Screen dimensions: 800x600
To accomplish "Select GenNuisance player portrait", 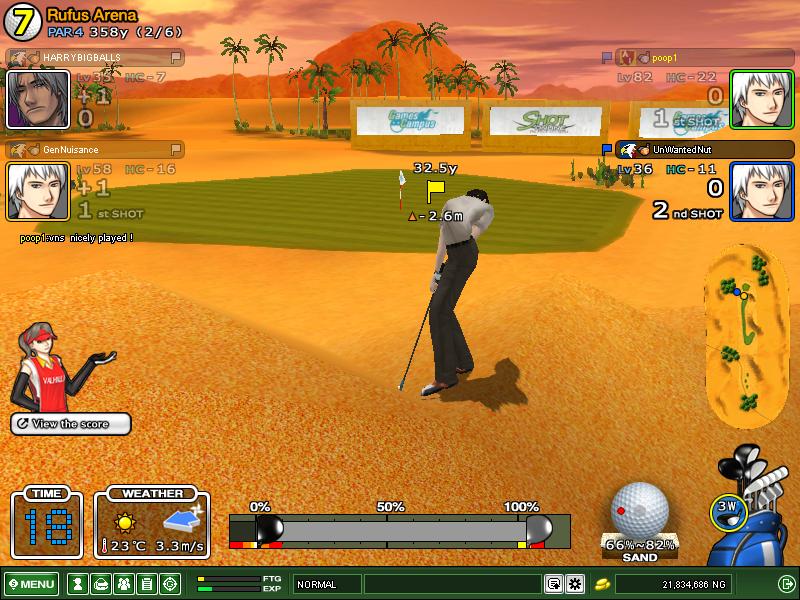I will (x=38, y=191).
